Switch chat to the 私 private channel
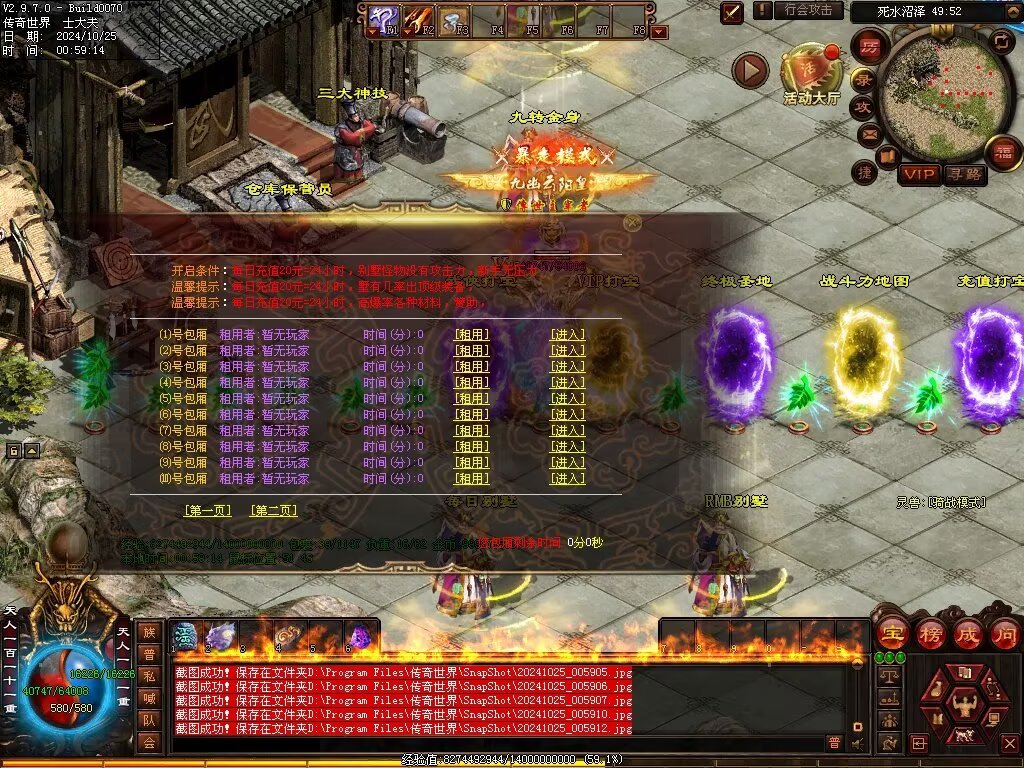The width and height of the screenshot is (1024, 768). (x=149, y=675)
